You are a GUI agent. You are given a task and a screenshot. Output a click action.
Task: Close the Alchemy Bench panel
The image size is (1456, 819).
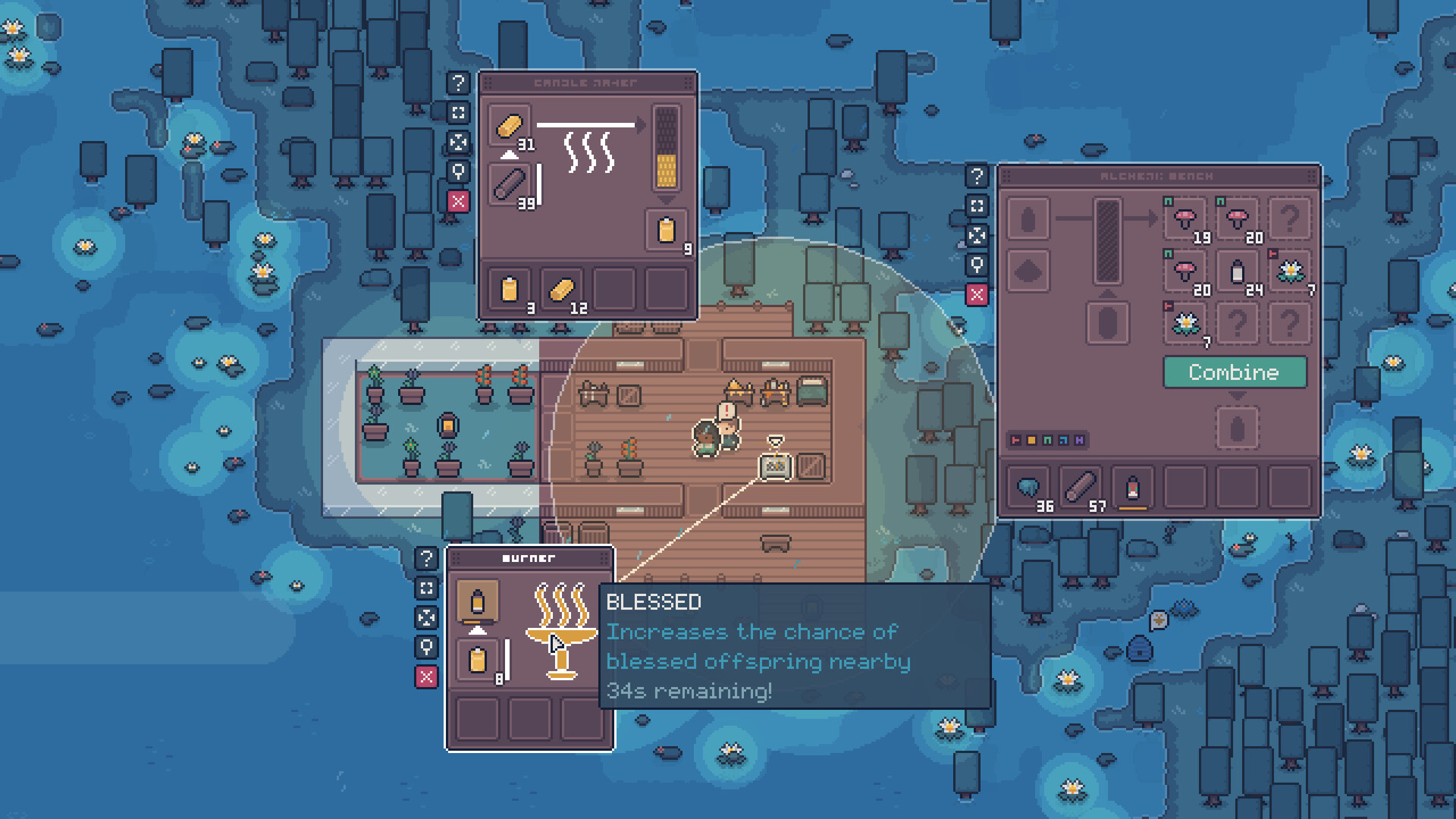click(x=978, y=294)
